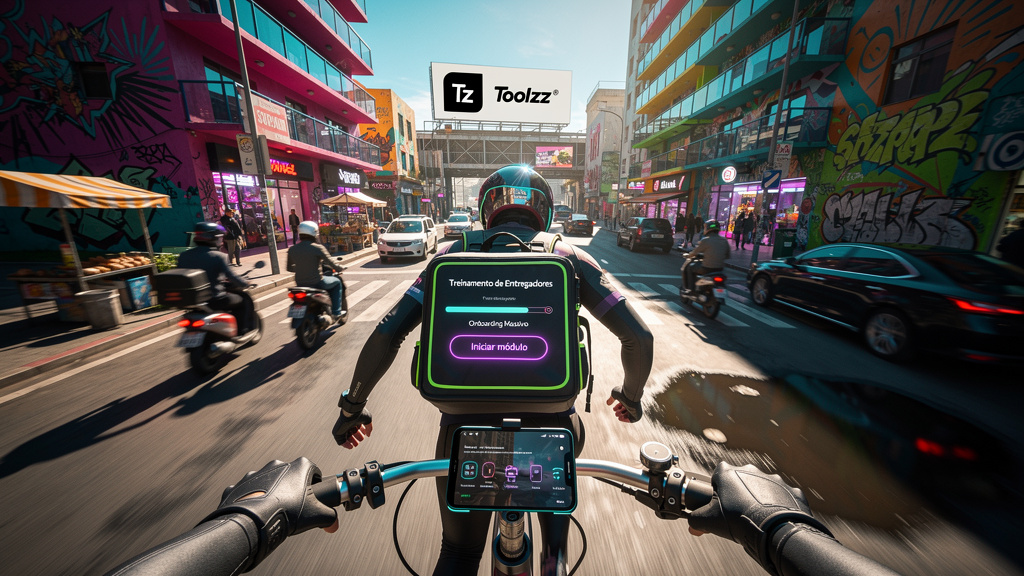Open the teal four-square grid icon on phone
The height and width of the screenshot is (576, 1024).
(x=469, y=470)
